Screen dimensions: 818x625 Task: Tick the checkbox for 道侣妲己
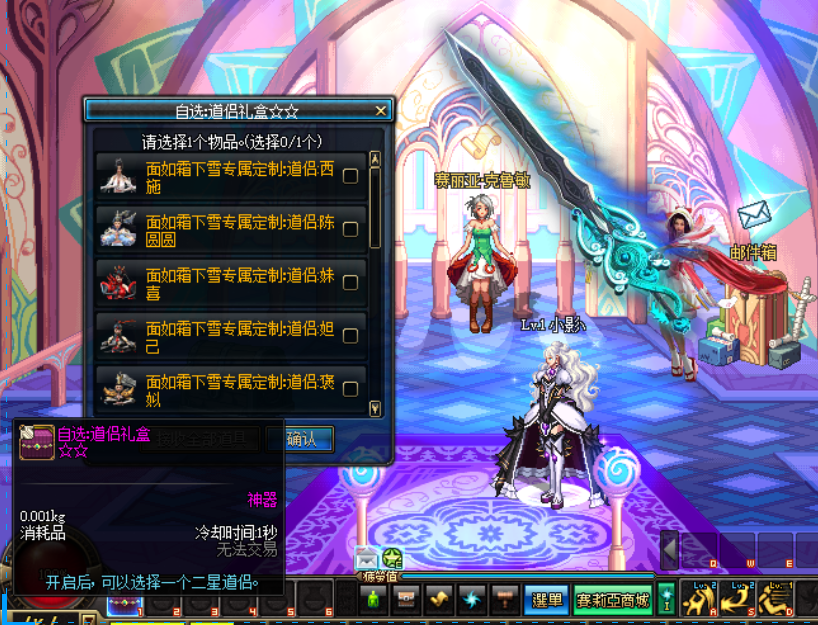(x=351, y=336)
